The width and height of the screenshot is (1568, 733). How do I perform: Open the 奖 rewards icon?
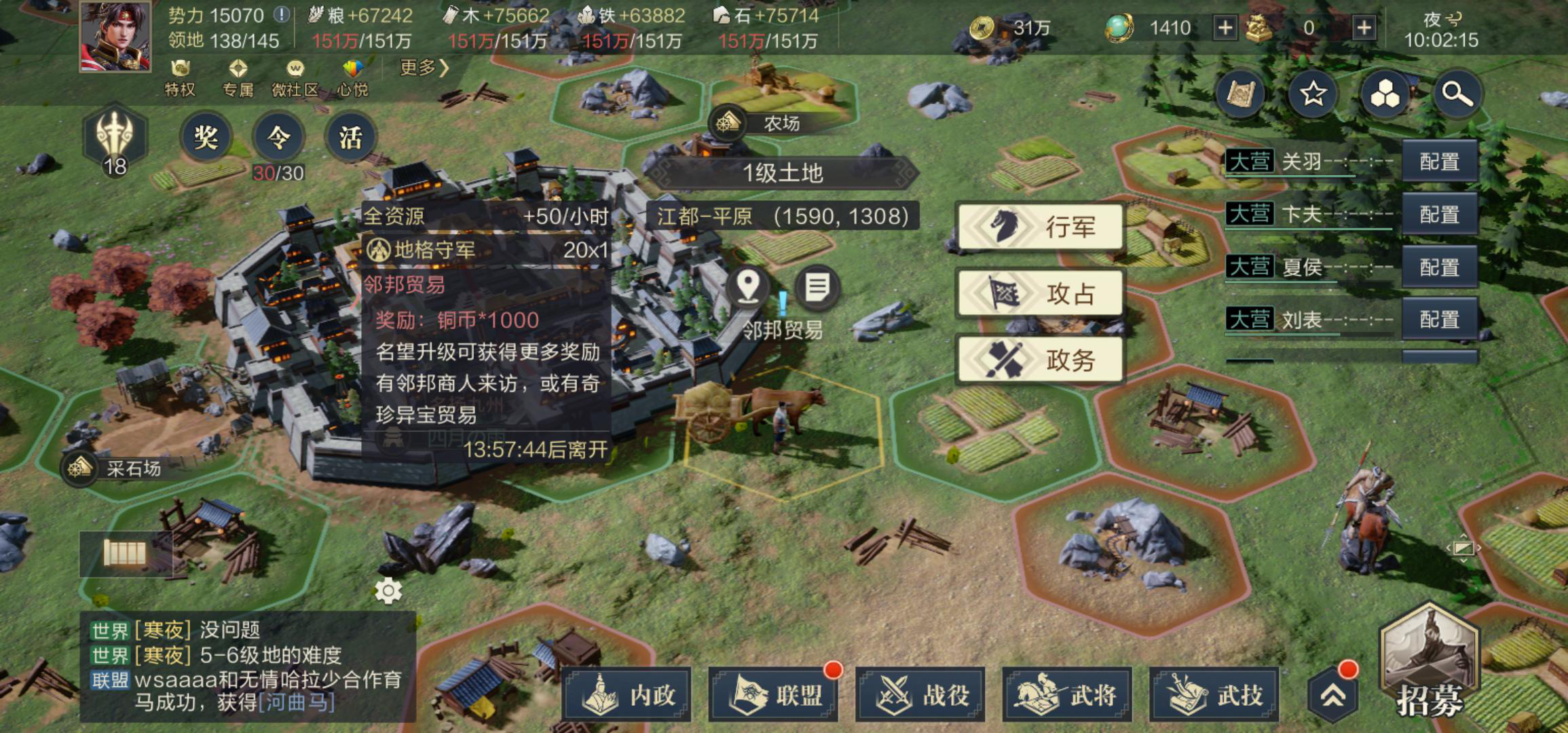[x=206, y=138]
